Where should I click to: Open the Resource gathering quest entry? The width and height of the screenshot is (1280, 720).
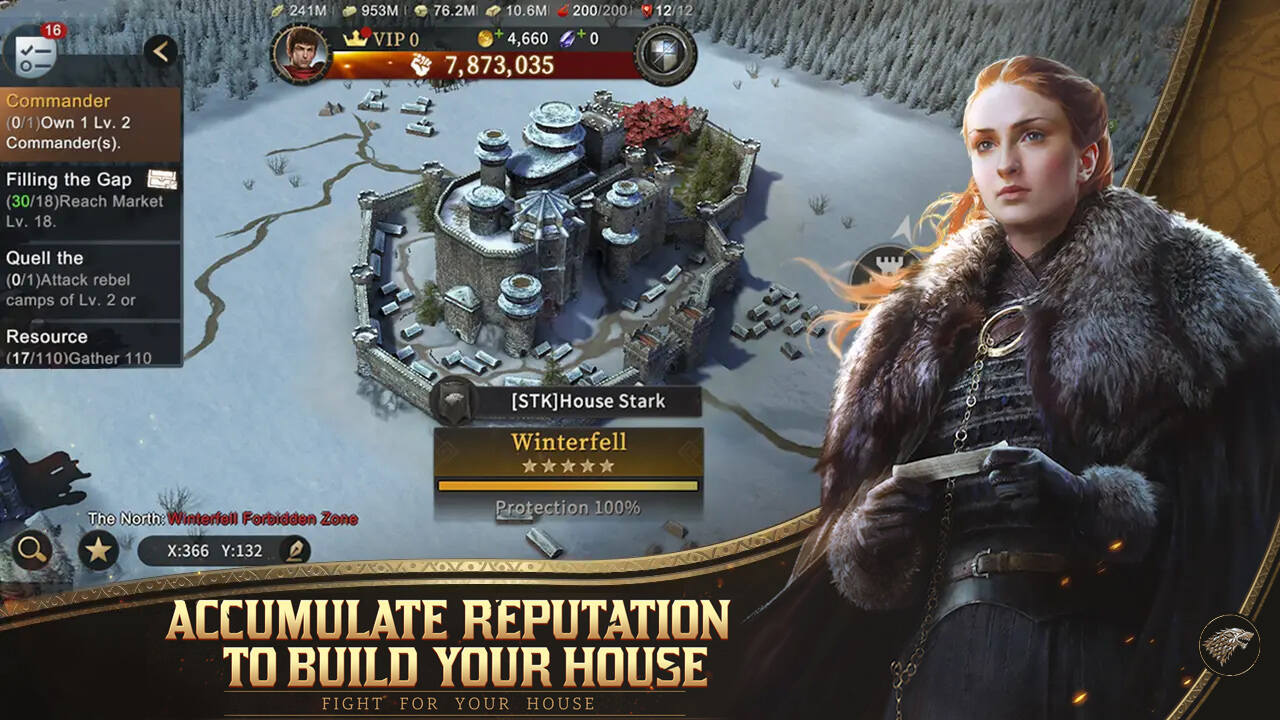tap(90, 345)
